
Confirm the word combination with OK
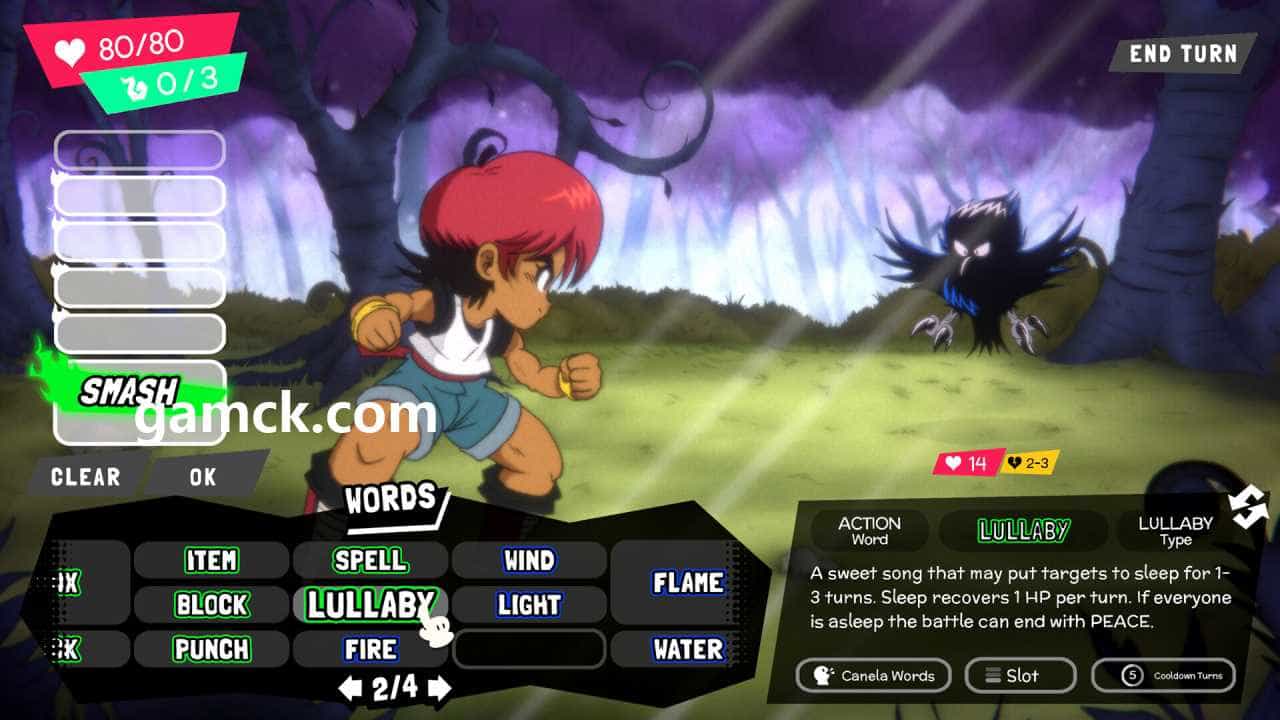coord(203,477)
